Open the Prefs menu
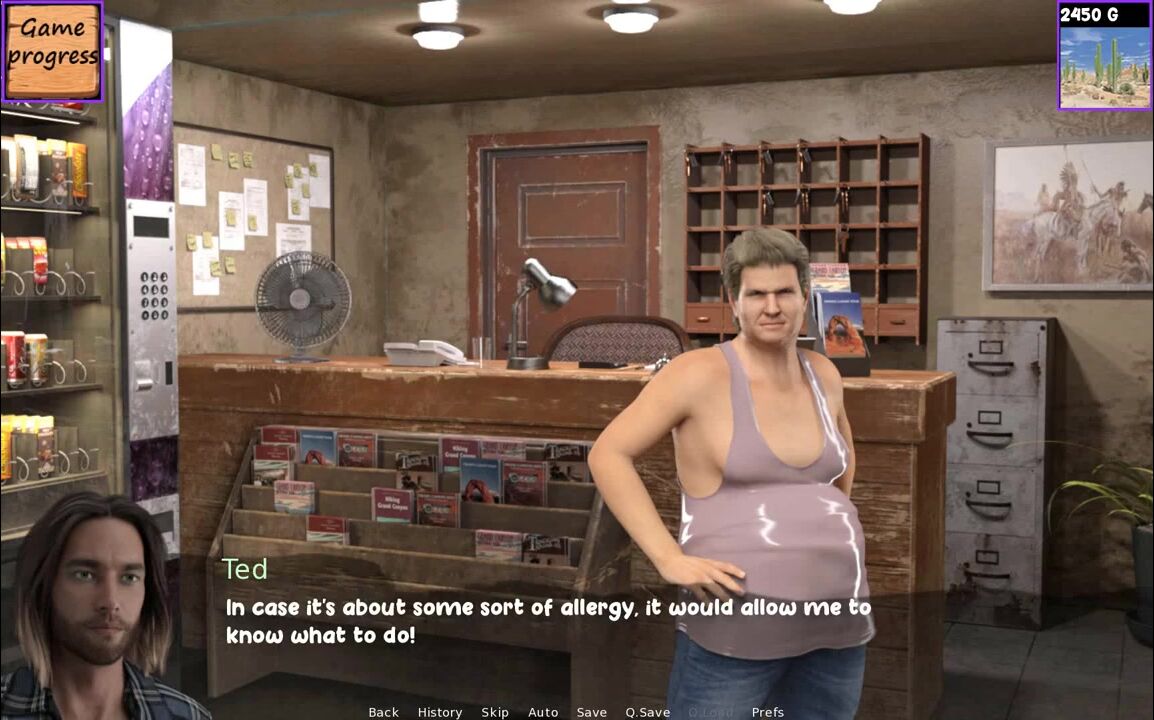The image size is (1154, 720). pyautogui.click(x=768, y=712)
